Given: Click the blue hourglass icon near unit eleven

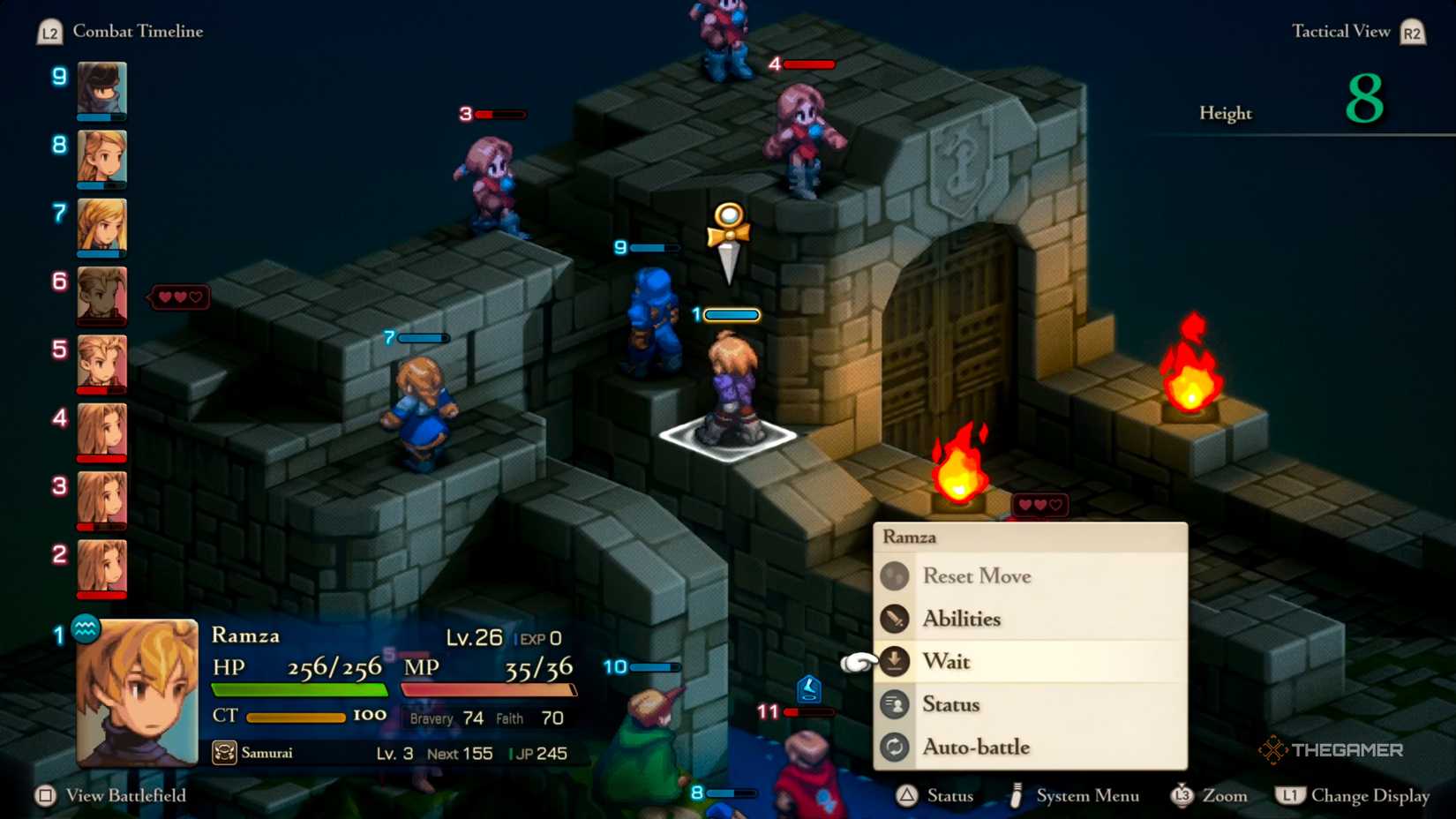Looking at the screenshot, I should [x=809, y=688].
